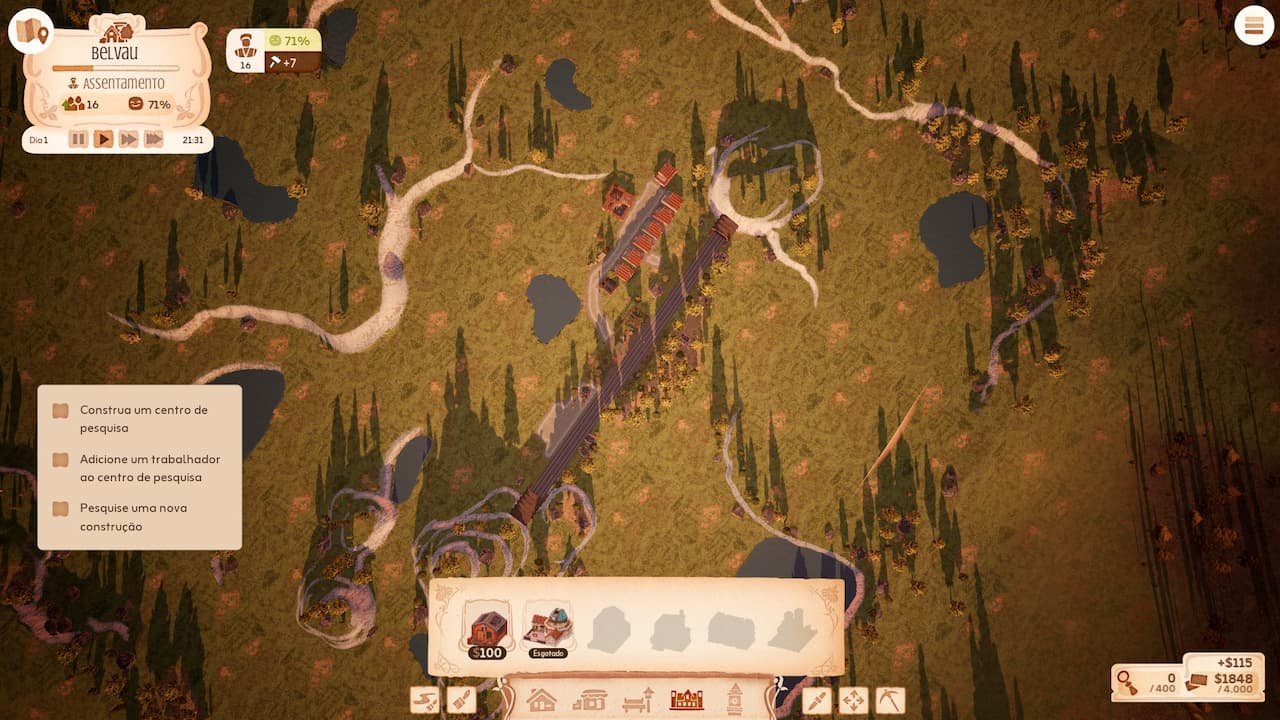Select the pickaxe demolish tool
The image size is (1280, 720).
coord(889,700)
